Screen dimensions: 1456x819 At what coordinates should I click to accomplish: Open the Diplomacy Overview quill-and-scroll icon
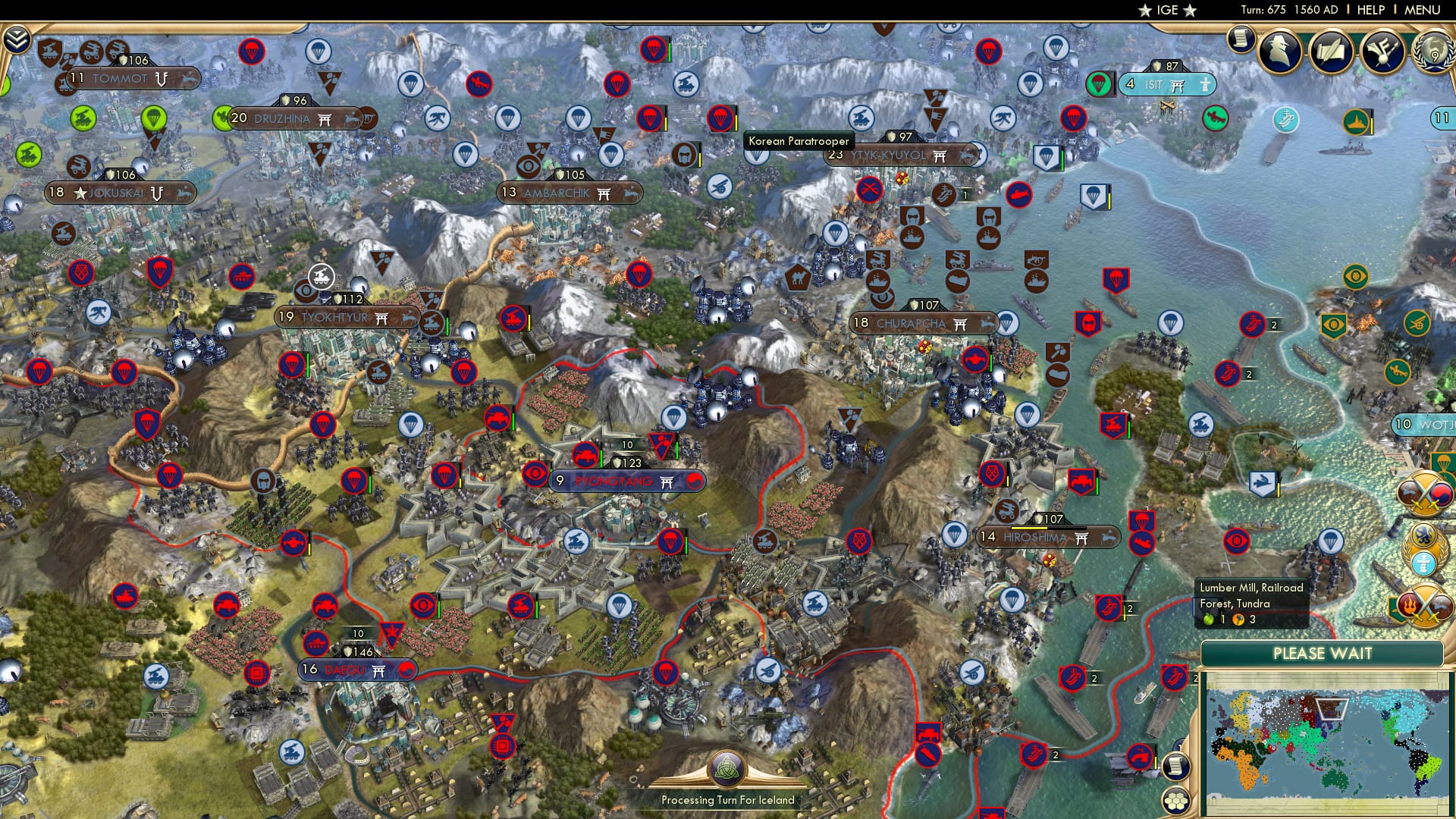coord(1332,52)
